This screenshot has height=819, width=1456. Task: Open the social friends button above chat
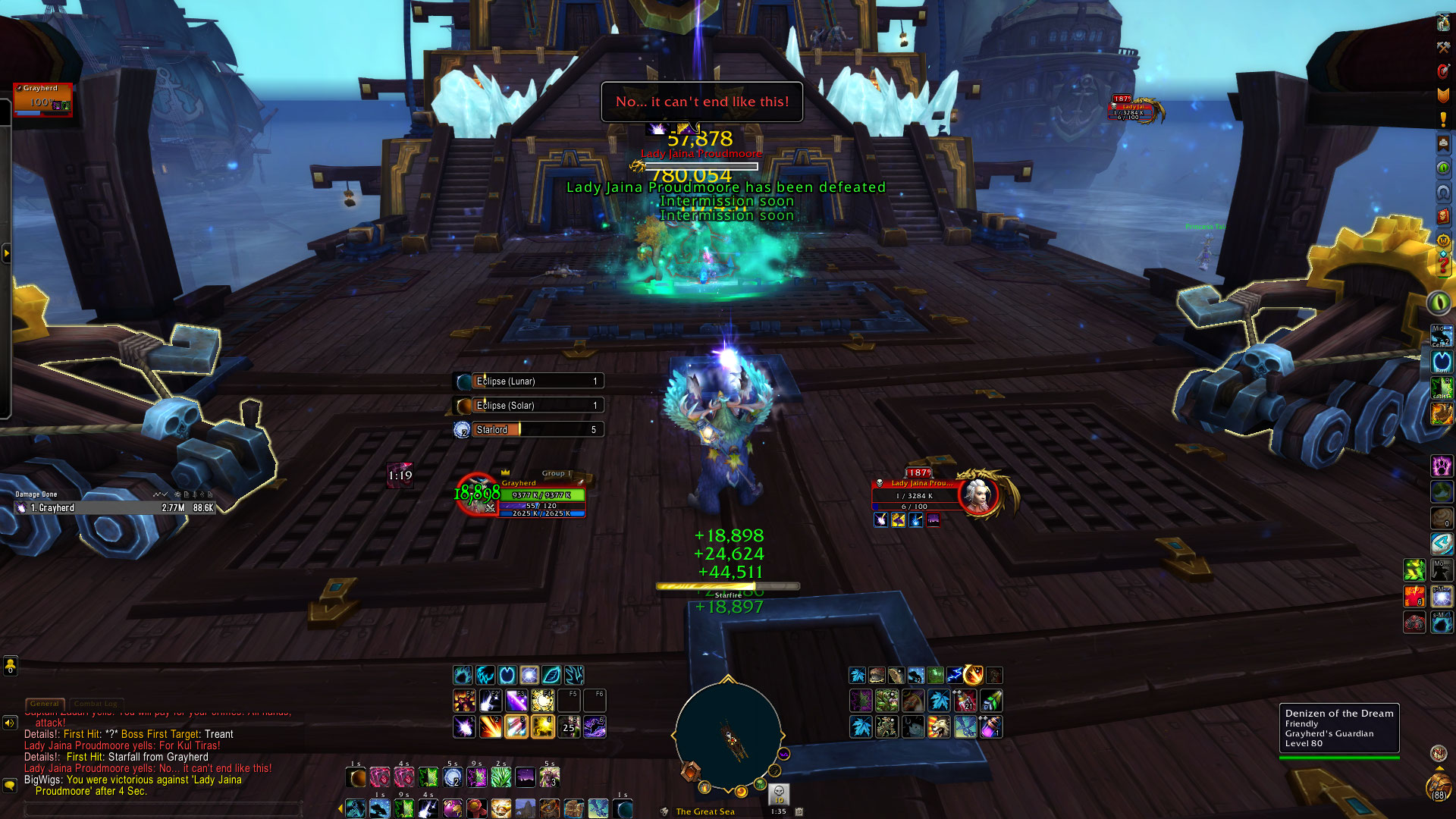(10, 667)
